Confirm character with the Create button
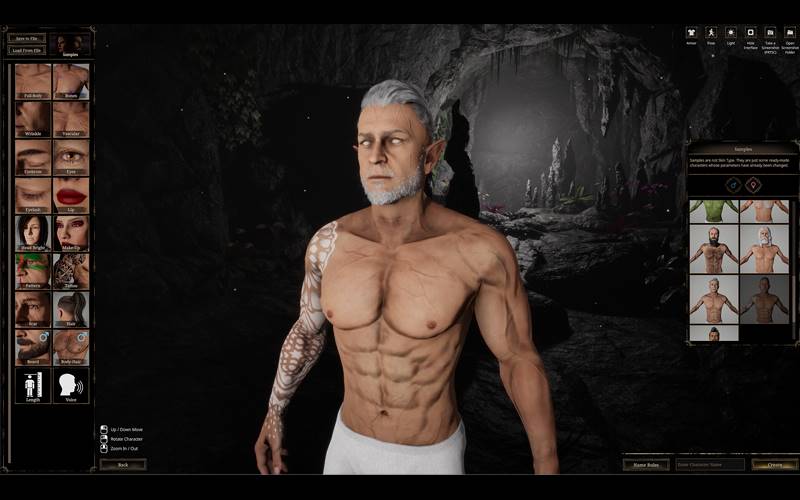The width and height of the screenshot is (800, 500). pos(774,464)
